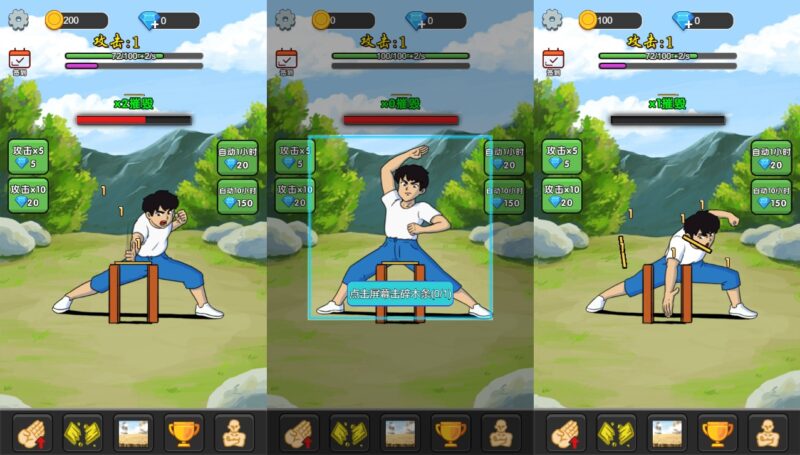Activate 自动10小时 for 150 diamonds in the right panel
The width and height of the screenshot is (800, 455).
(x=771, y=196)
